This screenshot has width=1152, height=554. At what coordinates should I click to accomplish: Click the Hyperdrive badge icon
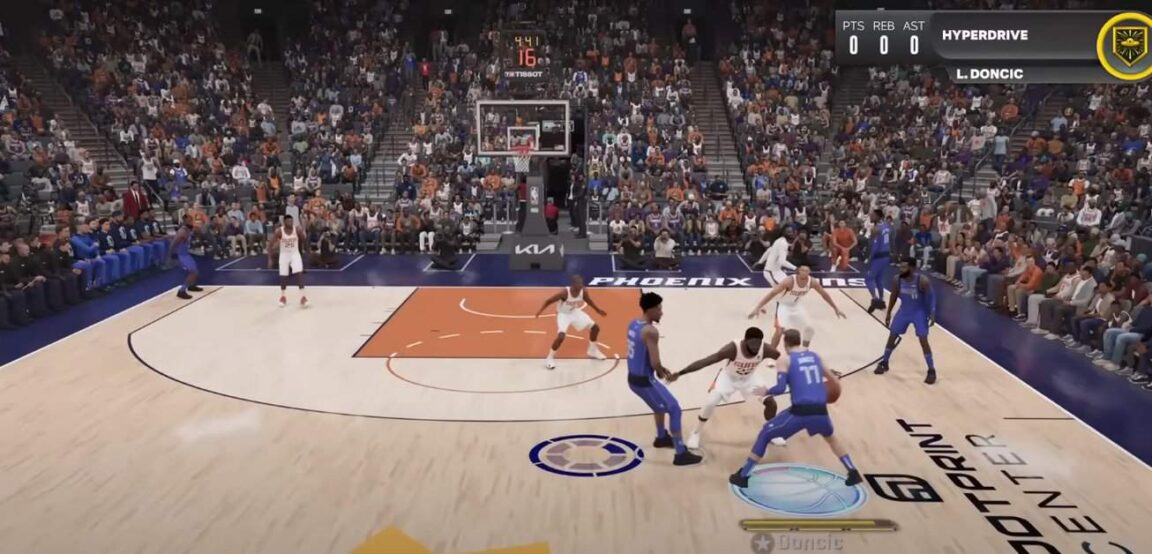(x=1129, y=45)
